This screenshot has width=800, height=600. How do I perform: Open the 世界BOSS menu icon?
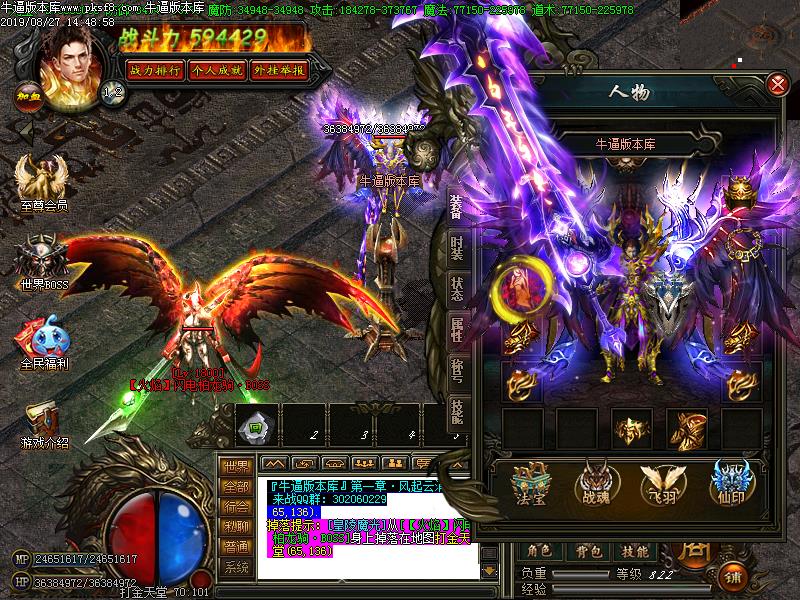tap(42, 264)
